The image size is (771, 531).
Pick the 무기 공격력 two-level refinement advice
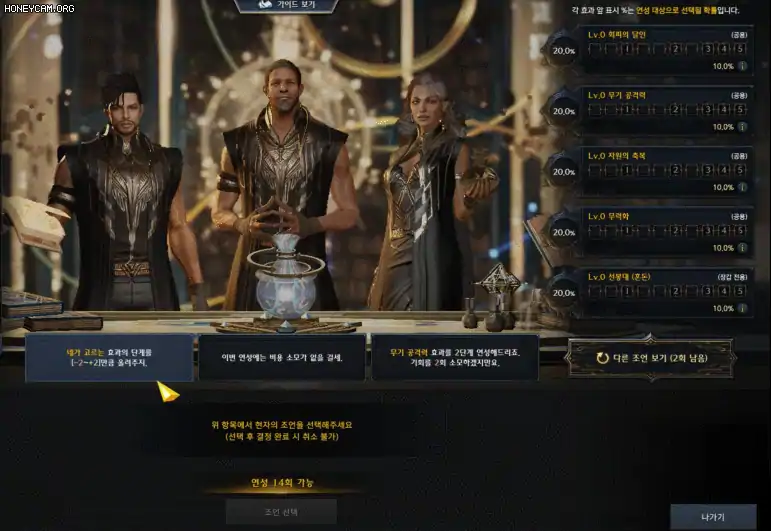[455, 357]
